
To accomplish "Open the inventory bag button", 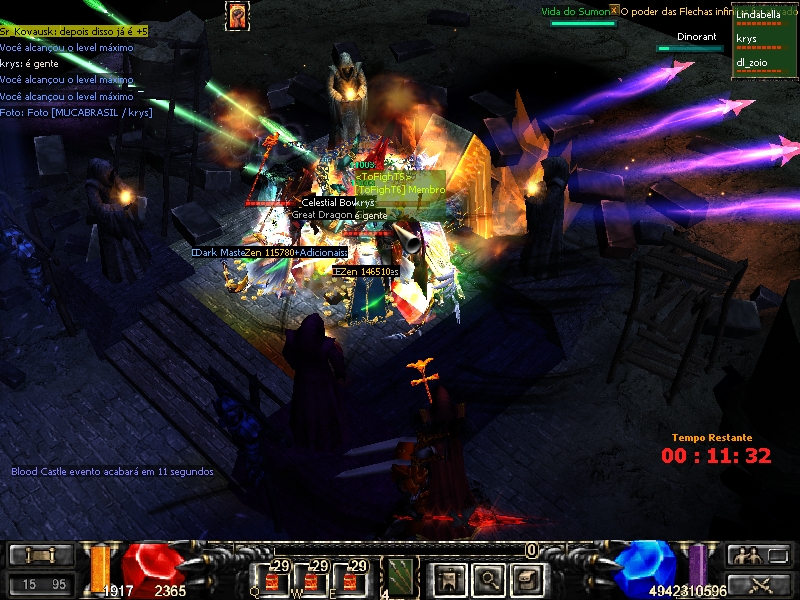I will coord(526,578).
